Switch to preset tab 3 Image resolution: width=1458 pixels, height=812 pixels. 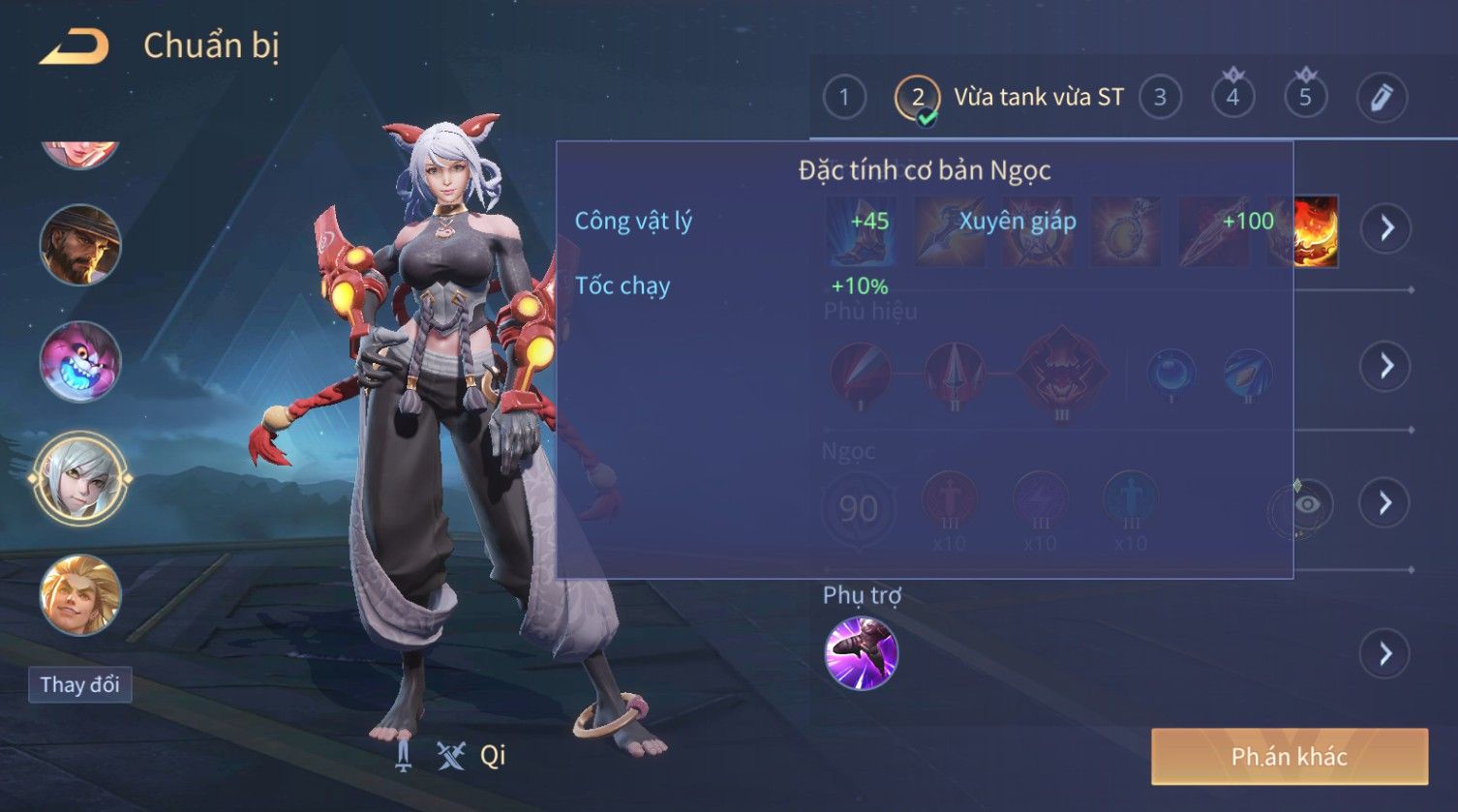pyautogui.click(x=1160, y=97)
